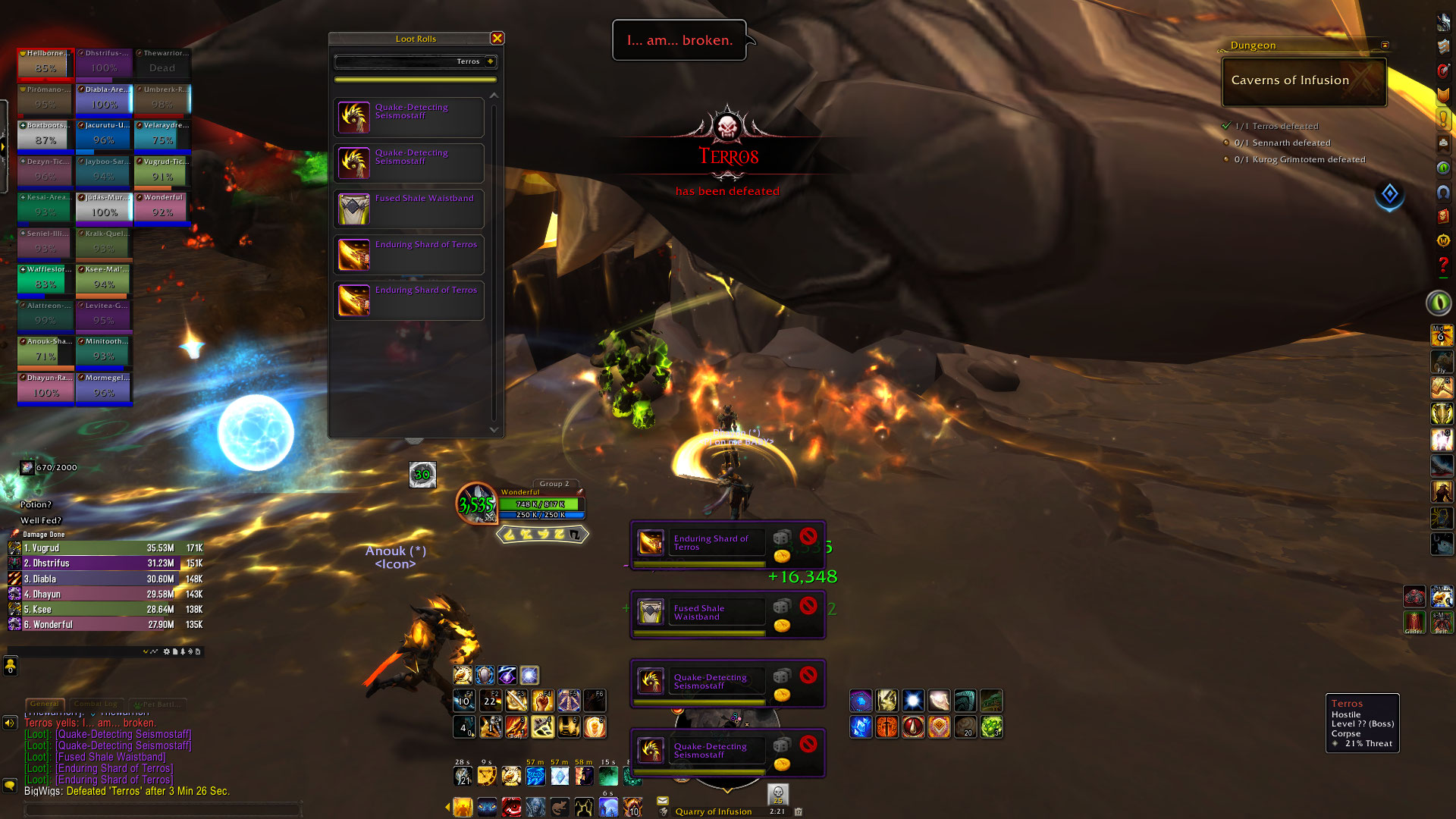Switch to the Pet Battle chat tab

pyautogui.click(x=158, y=704)
